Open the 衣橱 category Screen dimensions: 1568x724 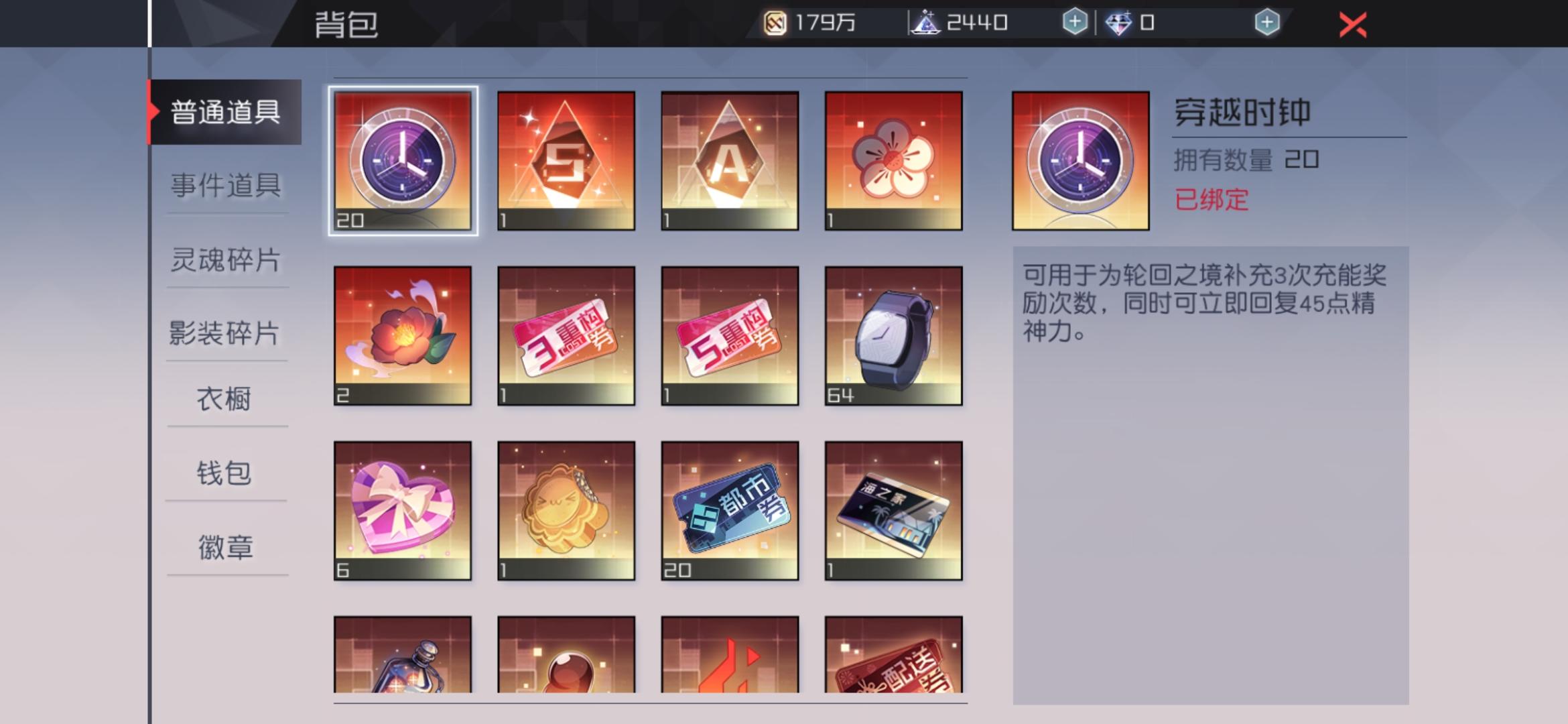click(x=226, y=399)
